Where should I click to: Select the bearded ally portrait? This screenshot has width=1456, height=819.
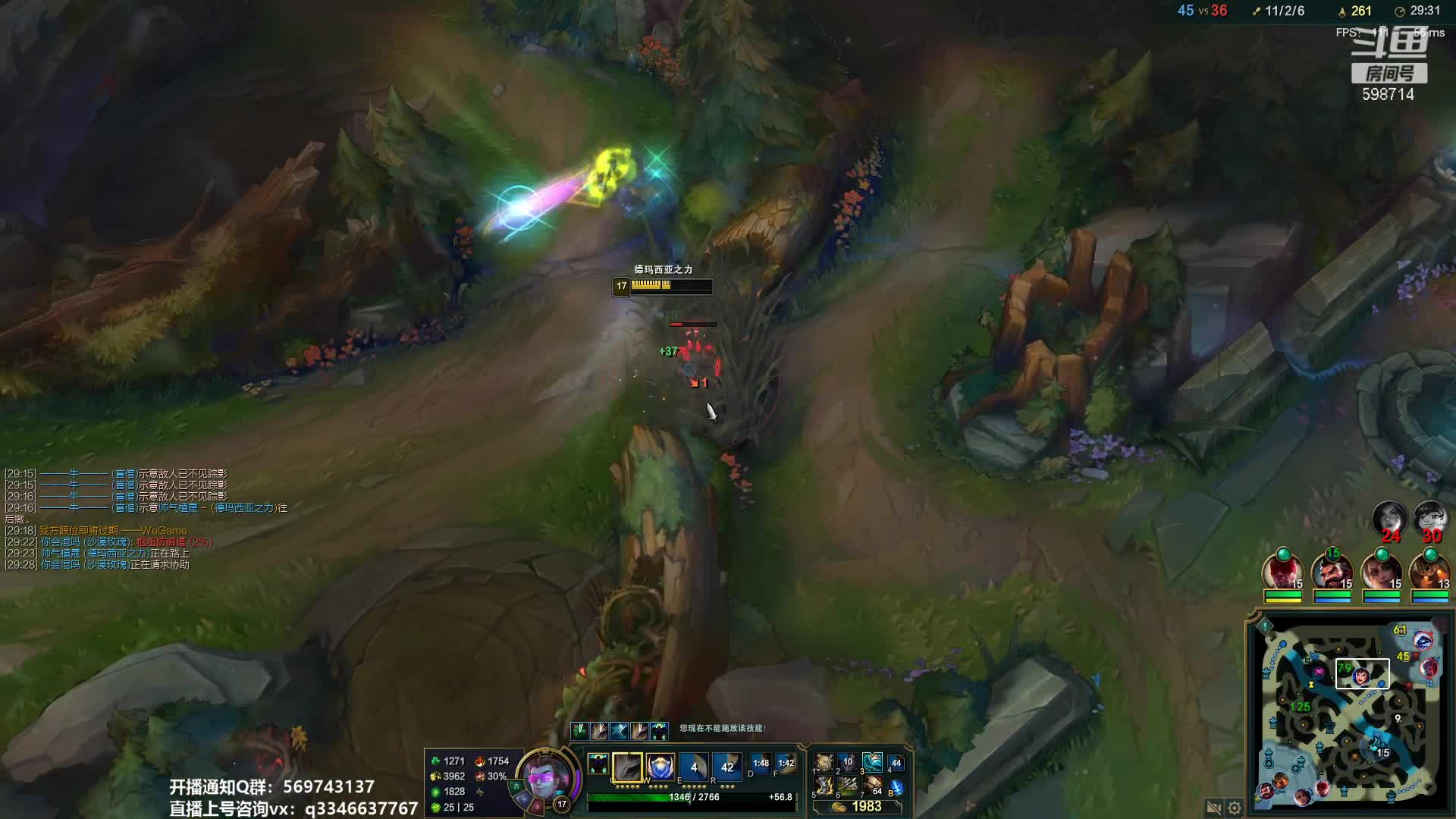(1332, 572)
